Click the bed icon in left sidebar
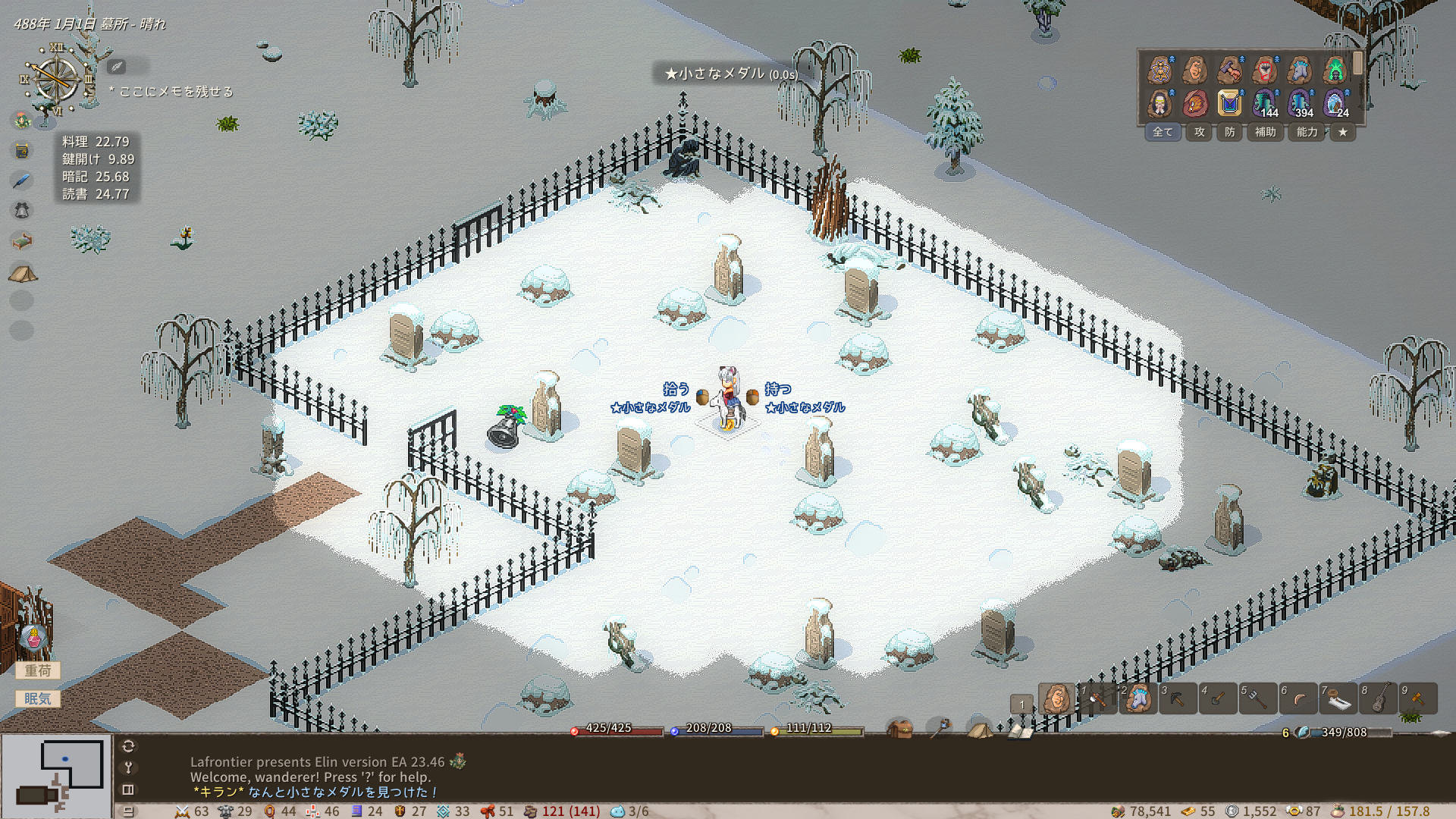1456x819 pixels. pyautogui.click(x=22, y=241)
